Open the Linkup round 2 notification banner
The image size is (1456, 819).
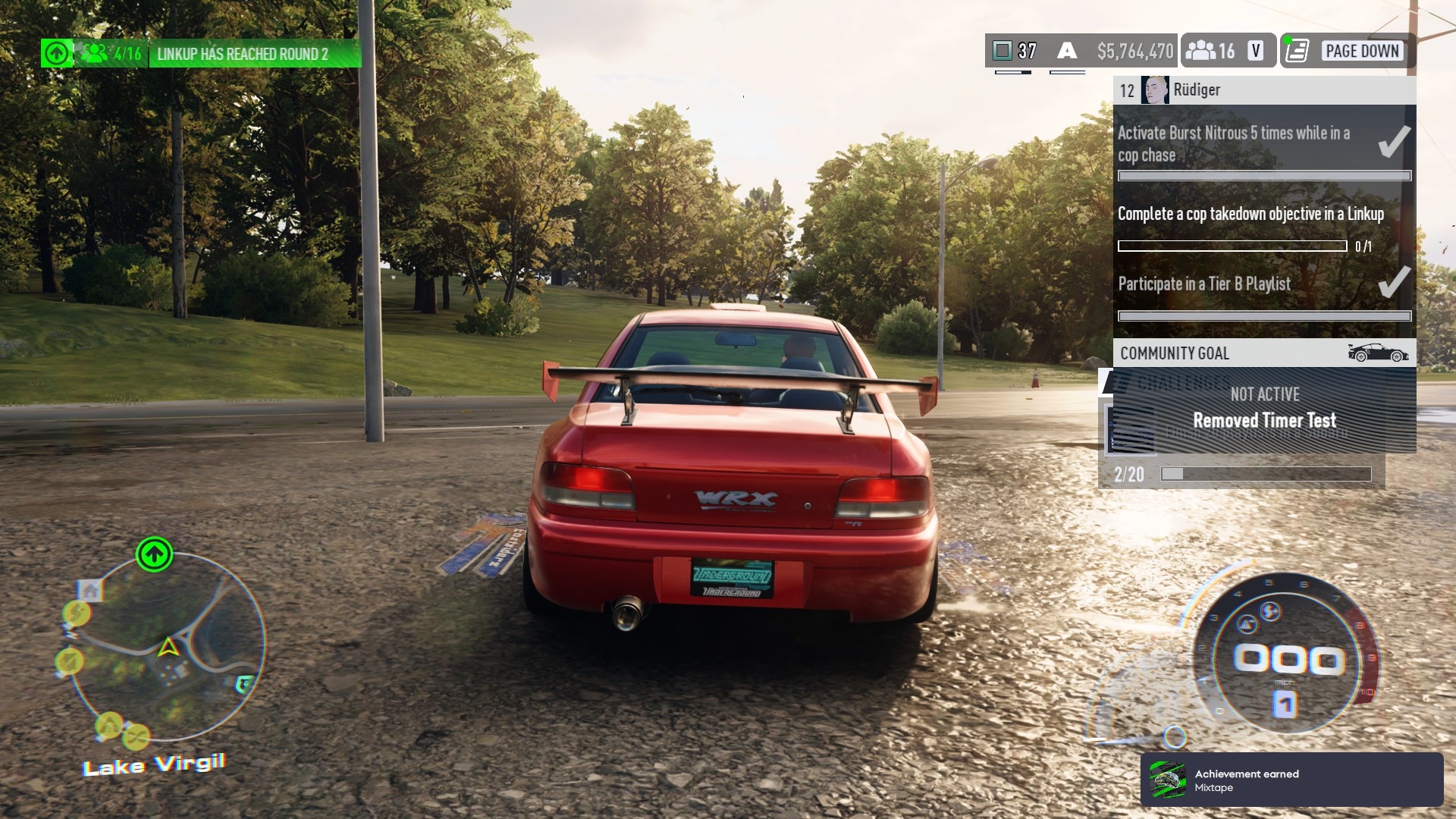pos(243,54)
